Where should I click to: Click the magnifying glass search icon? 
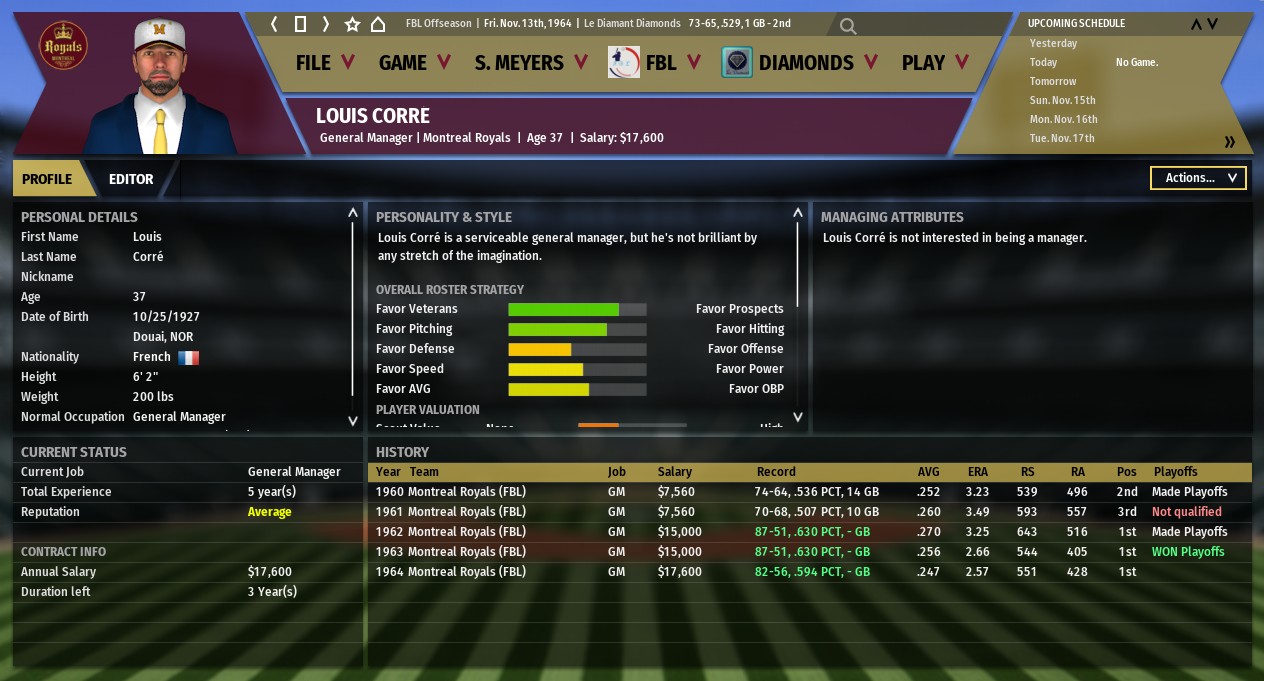pyautogui.click(x=848, y=26)
